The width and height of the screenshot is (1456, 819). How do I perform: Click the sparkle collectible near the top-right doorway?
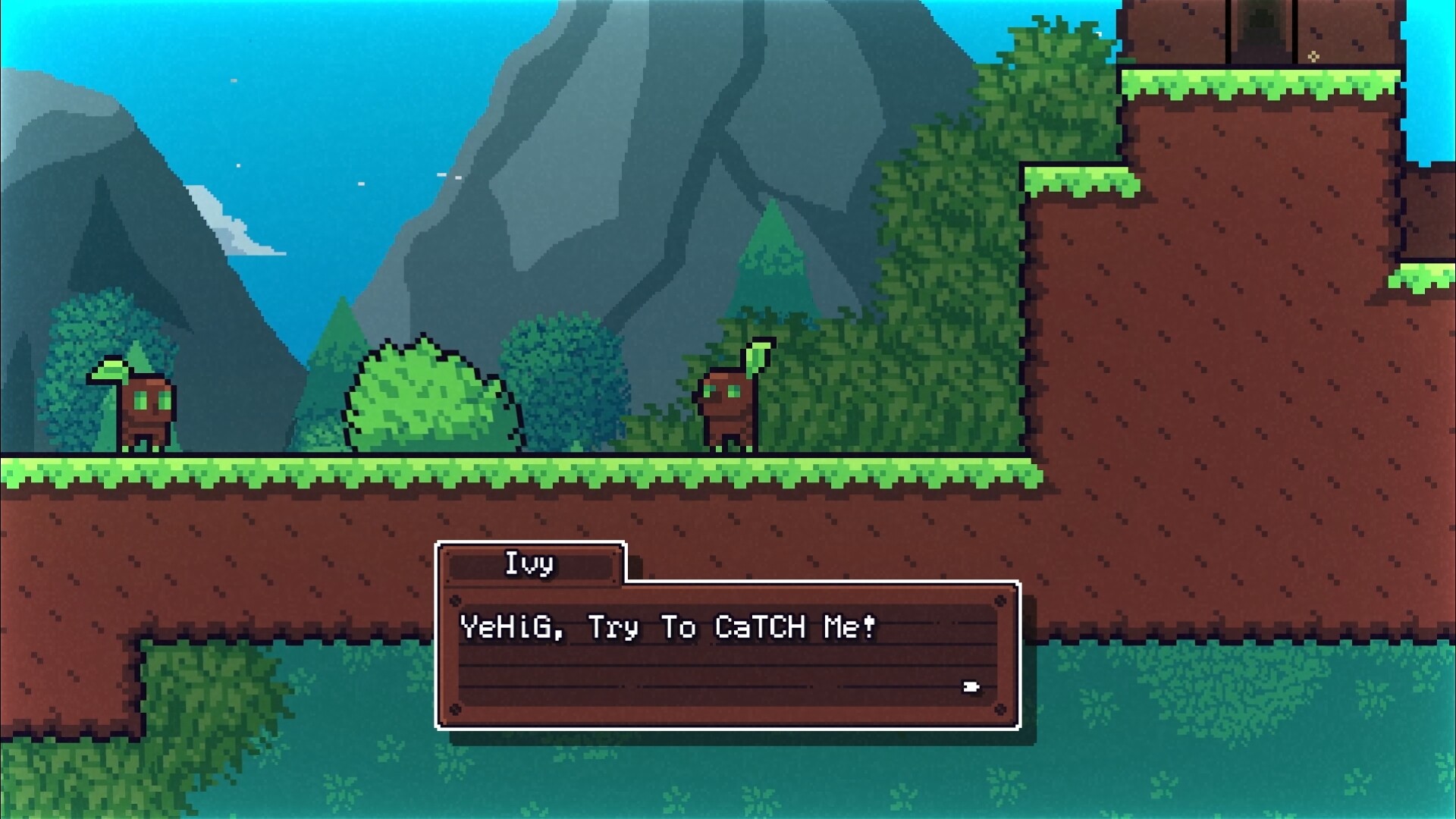(x=1313, y=56)
